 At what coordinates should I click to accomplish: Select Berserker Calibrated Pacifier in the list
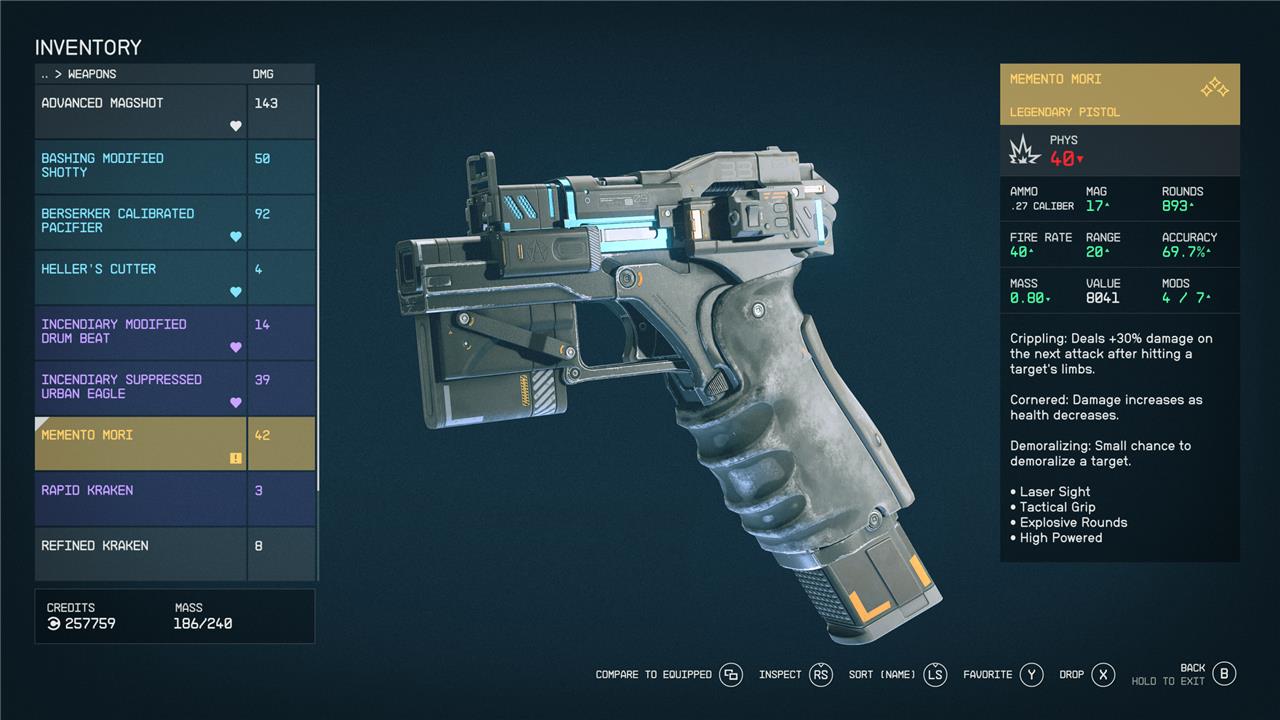pyautogui.click(x=140, y=221)
